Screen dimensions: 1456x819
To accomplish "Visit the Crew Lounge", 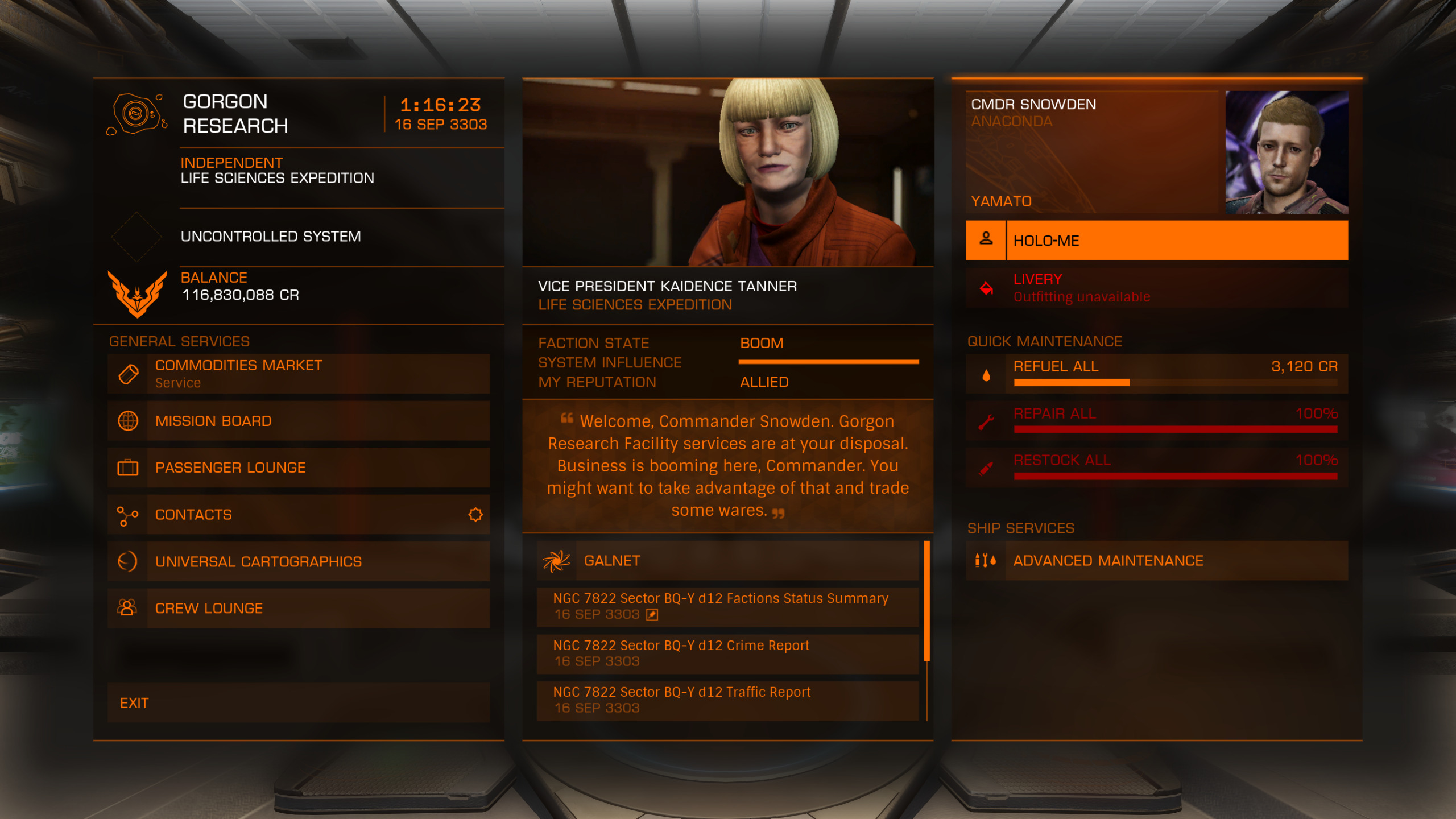I will click(x=299, y=608).
